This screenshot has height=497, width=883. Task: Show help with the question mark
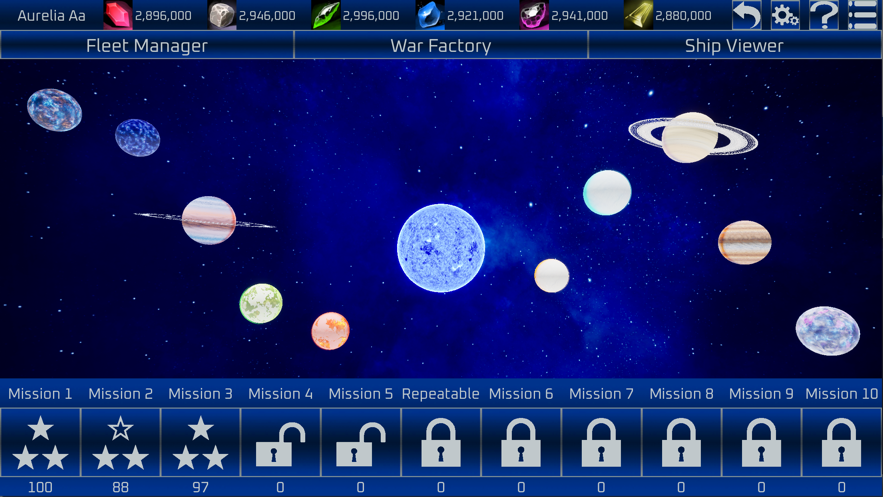click(824, 15)
